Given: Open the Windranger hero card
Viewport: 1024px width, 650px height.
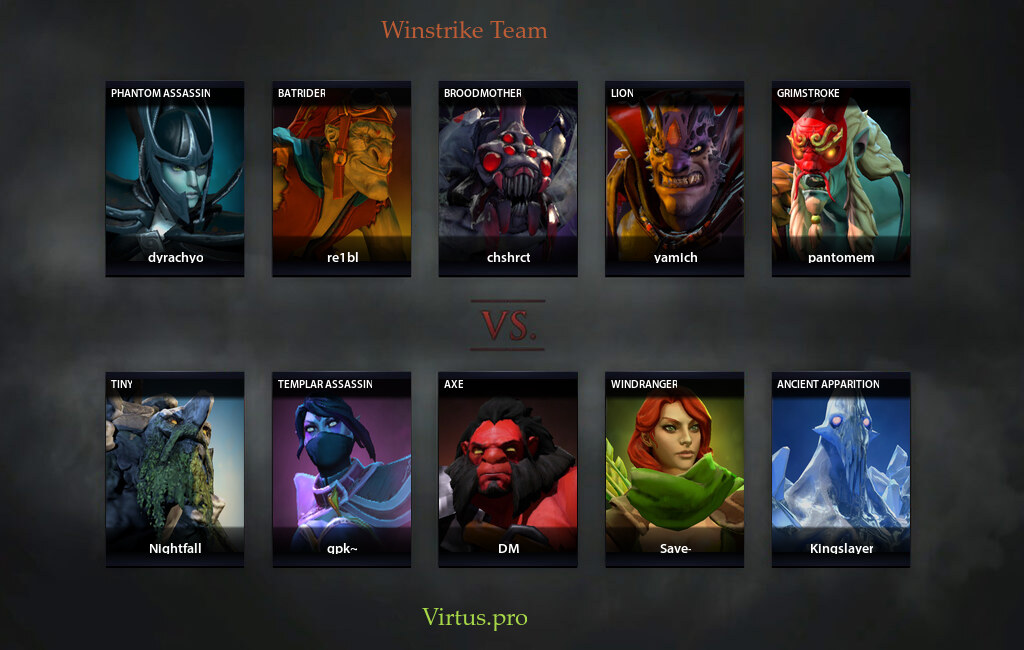Looking at the screenshot, I should [674, 469].
